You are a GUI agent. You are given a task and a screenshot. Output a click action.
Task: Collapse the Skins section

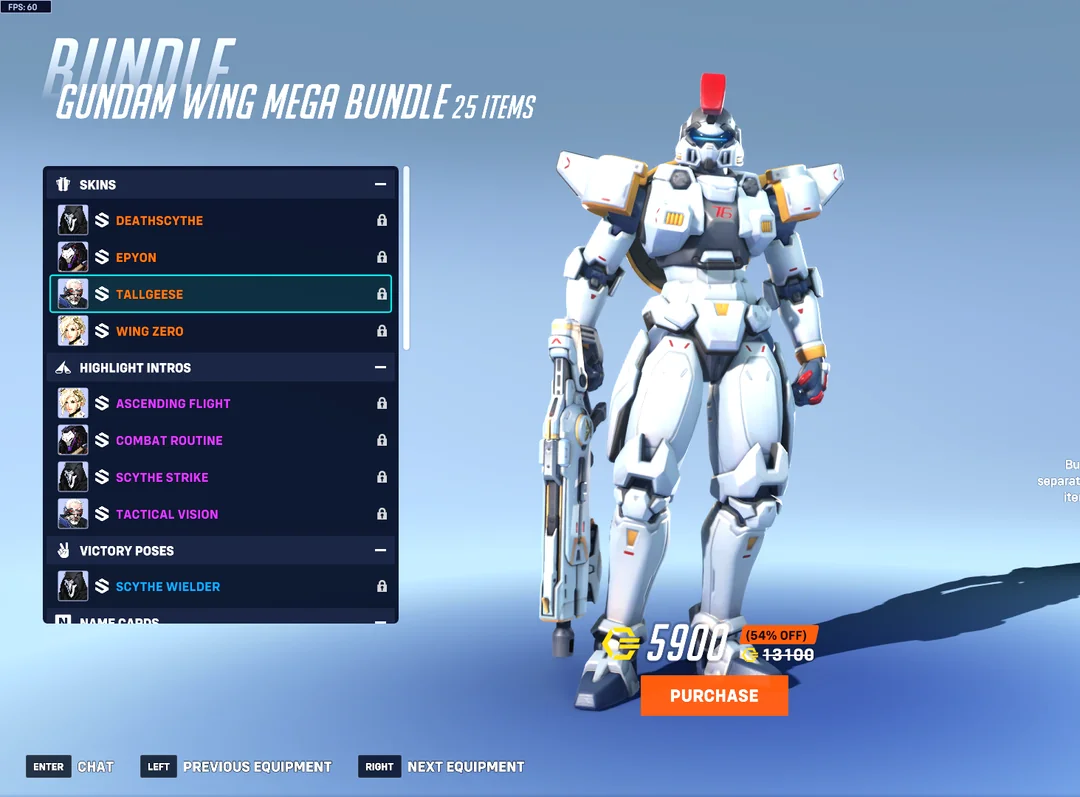[x=380, y=185]
